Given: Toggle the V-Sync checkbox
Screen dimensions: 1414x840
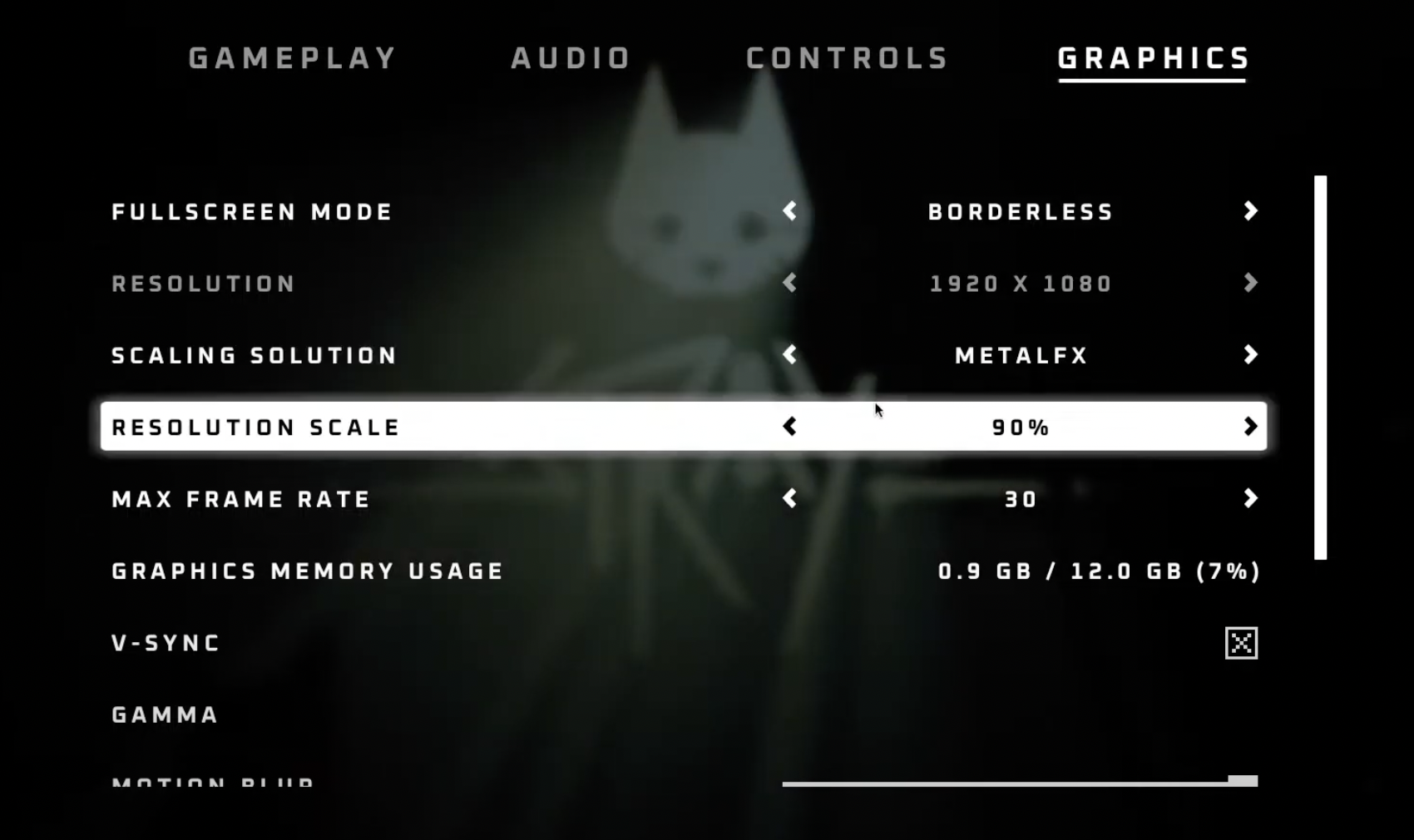Looking at the screenshot, I should click(1241, 643).
